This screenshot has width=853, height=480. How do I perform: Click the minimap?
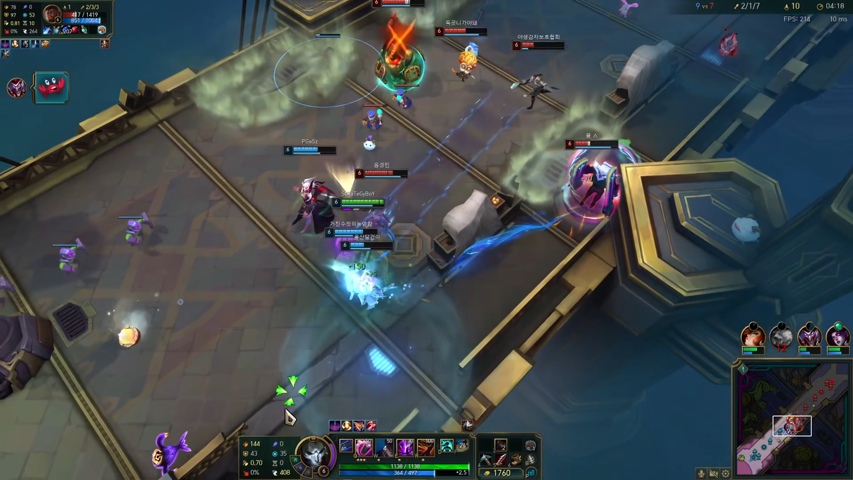[791, 419]
